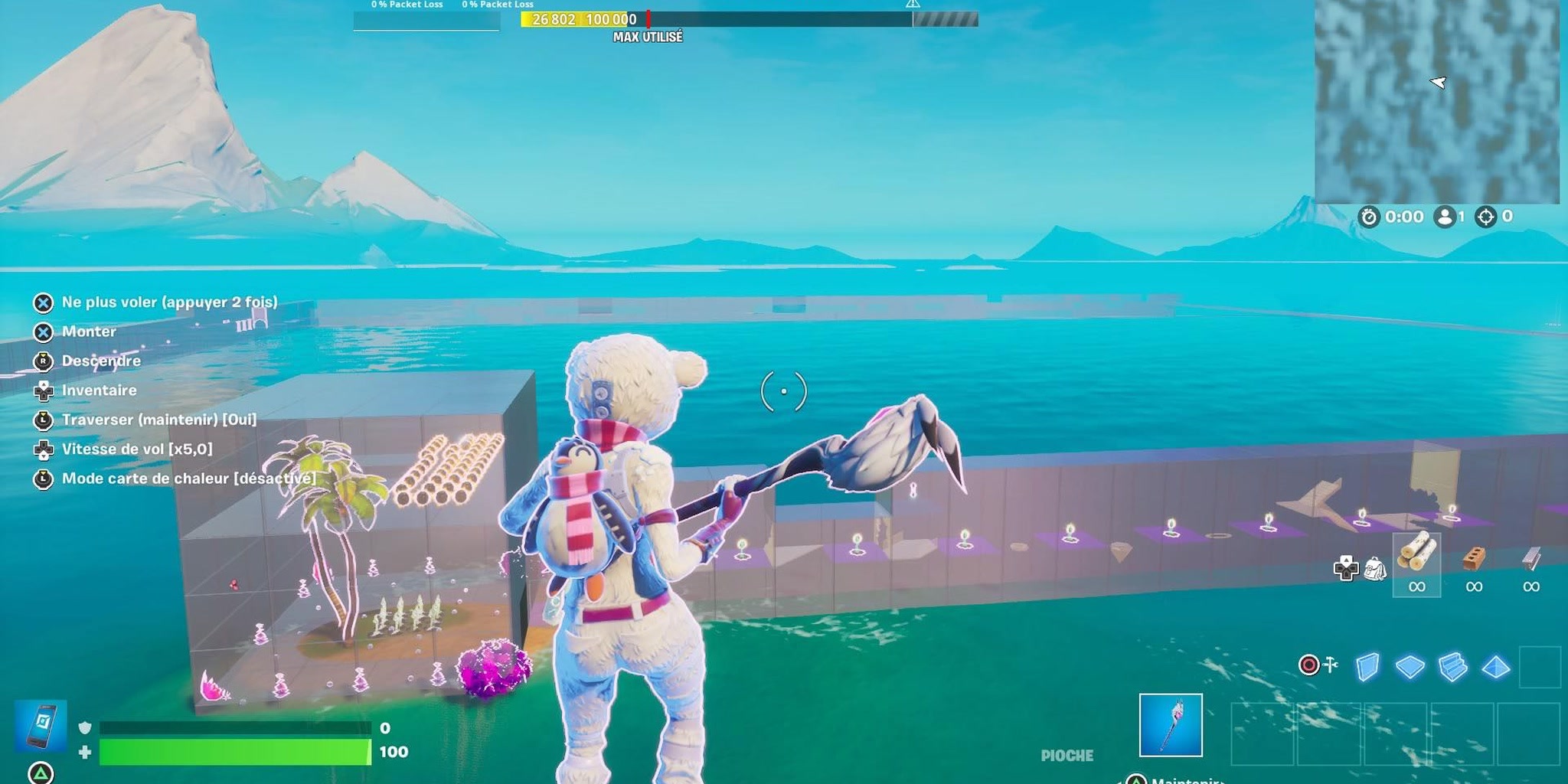Open the Inventaire menu
Viewport: 1568px width, 784px height.
pos(99,390)
